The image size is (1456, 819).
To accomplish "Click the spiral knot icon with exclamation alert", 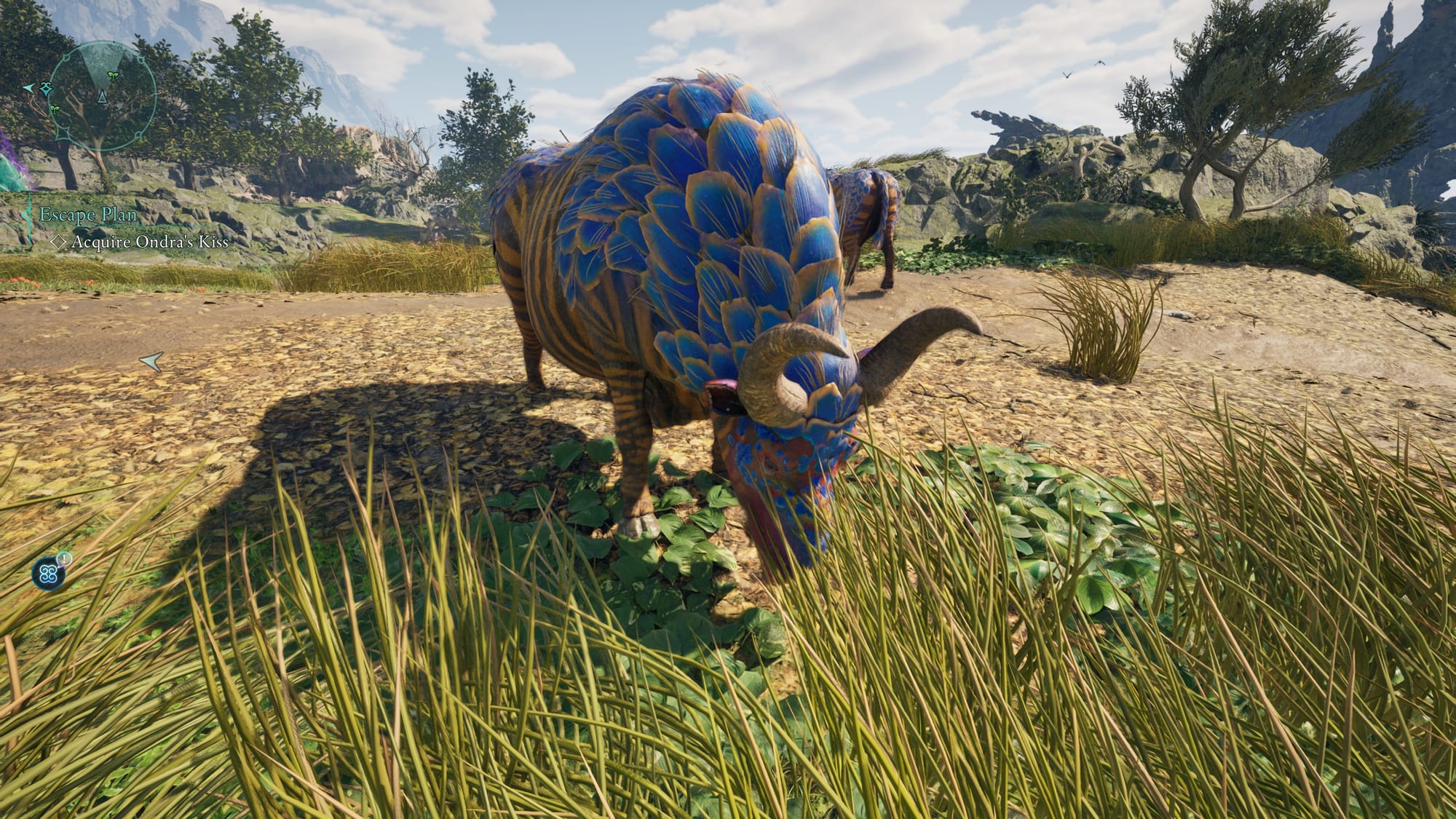I will coord(50,574).
